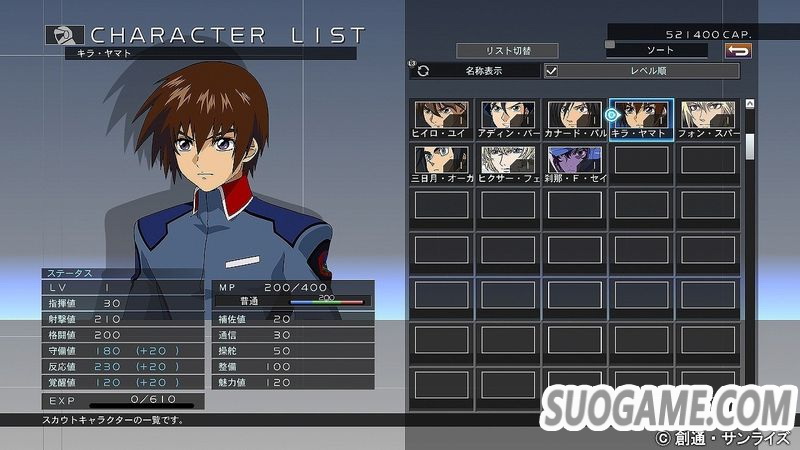Choose the カナード・パル character tile
The image size is (800, 450).
(574, 120)
